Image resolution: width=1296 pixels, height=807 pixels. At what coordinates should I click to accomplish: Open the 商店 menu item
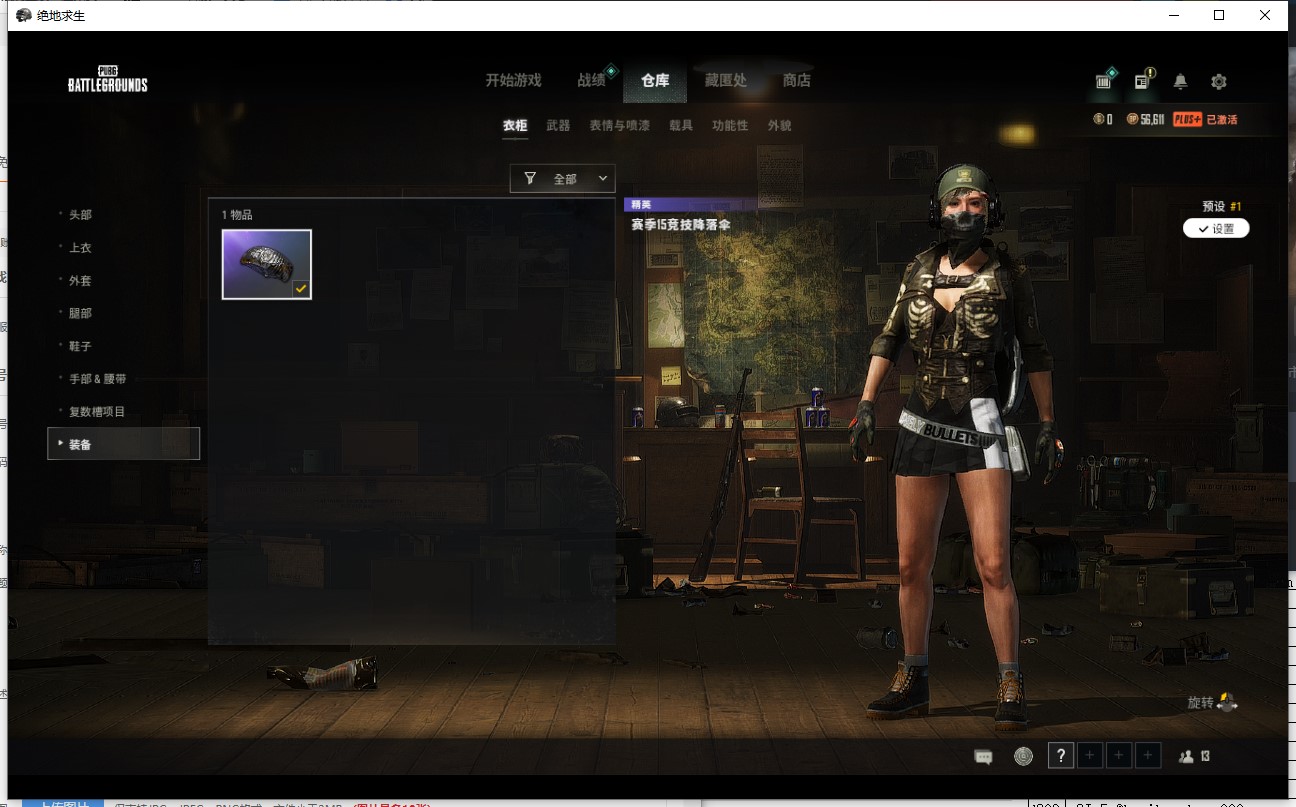pos(797,80)
